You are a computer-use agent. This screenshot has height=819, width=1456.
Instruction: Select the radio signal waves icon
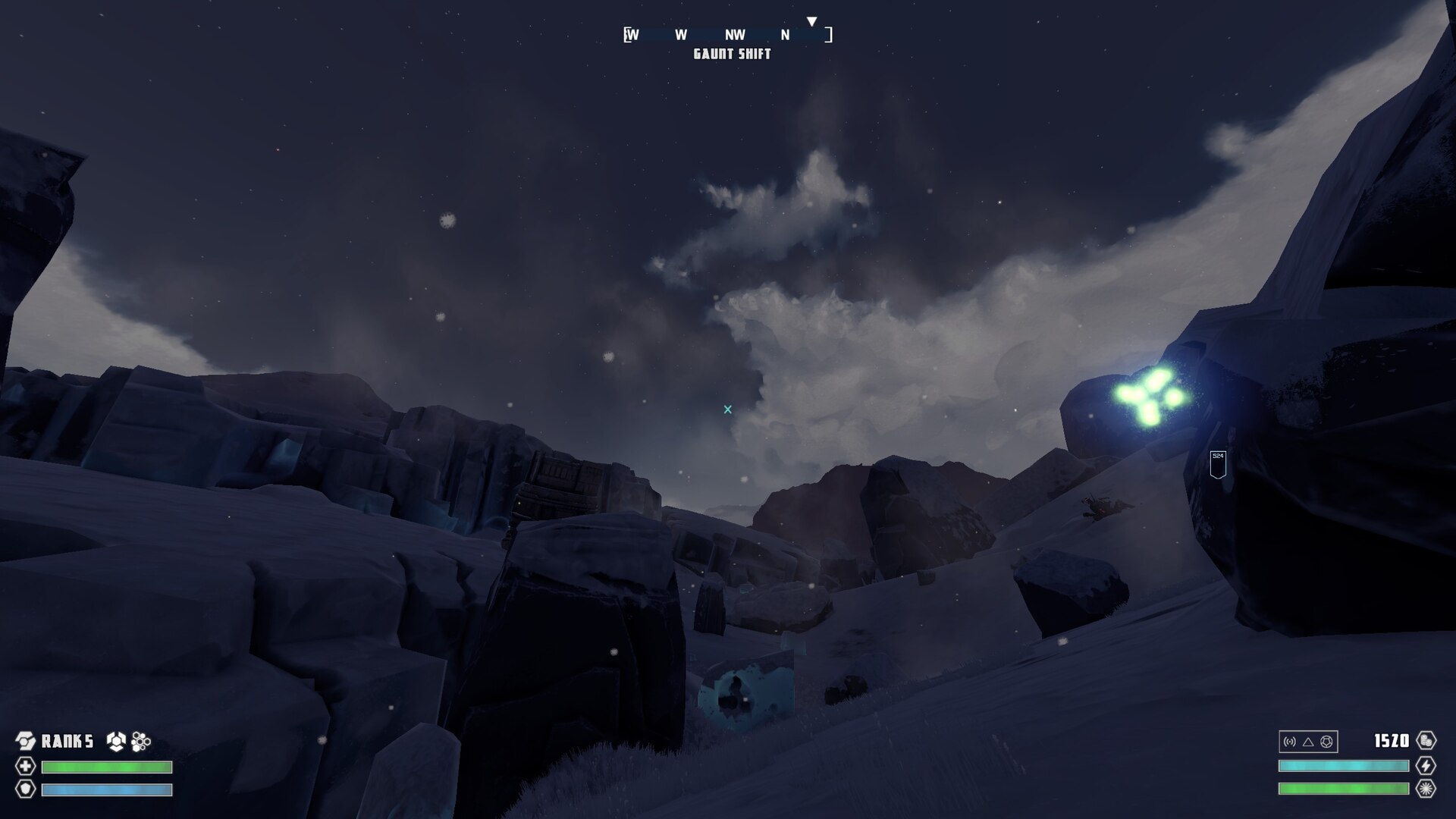tap(1290, 742)
